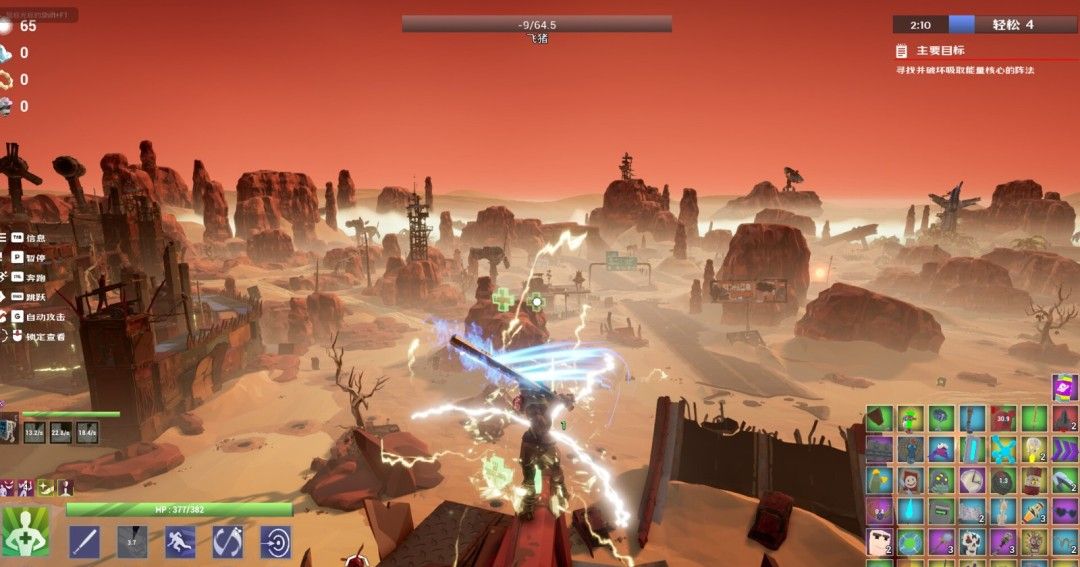Select the purple can above the item grid

click(1064, 388)
